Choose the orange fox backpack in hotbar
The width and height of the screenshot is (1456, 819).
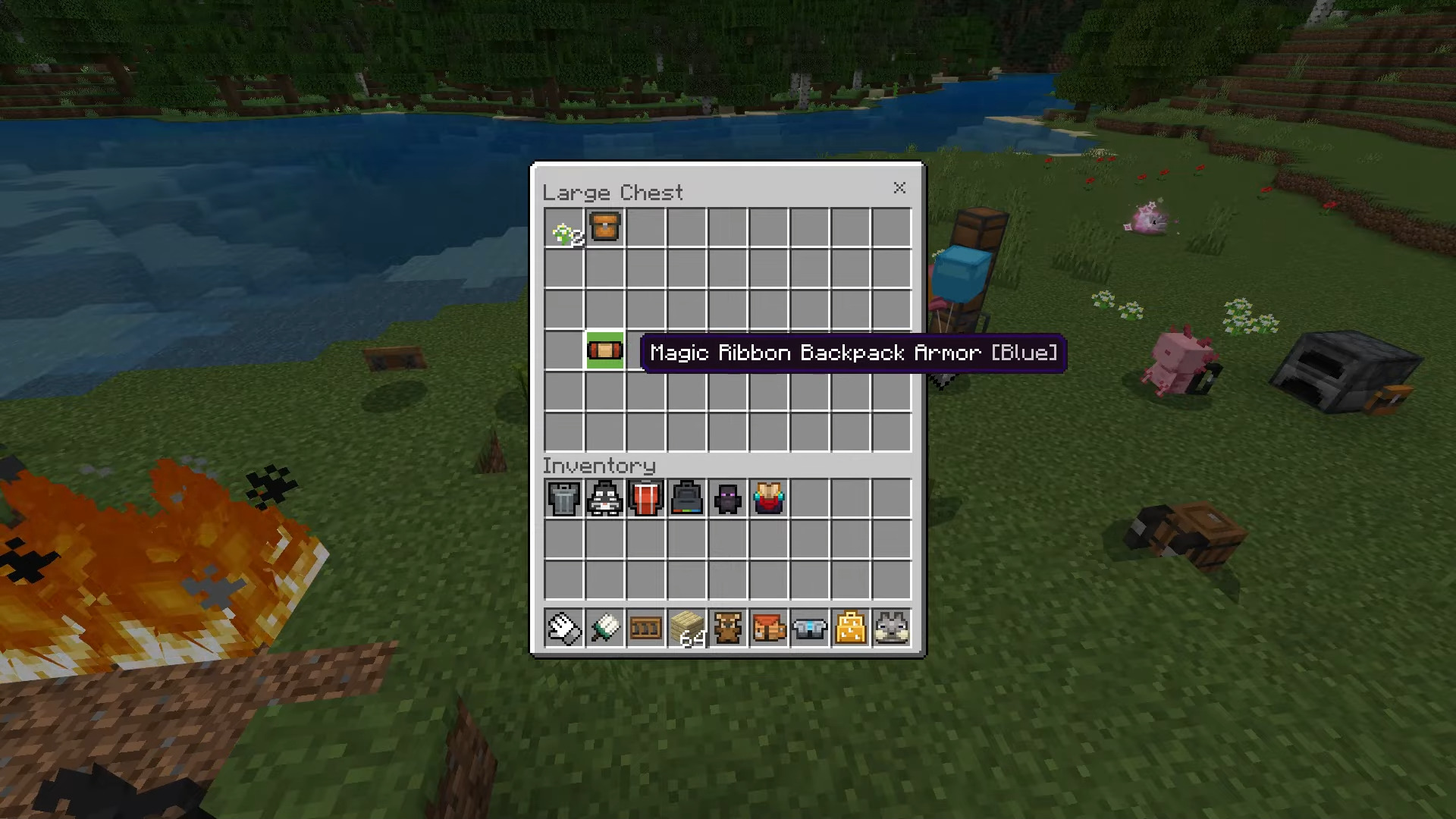tap(769, 629)
